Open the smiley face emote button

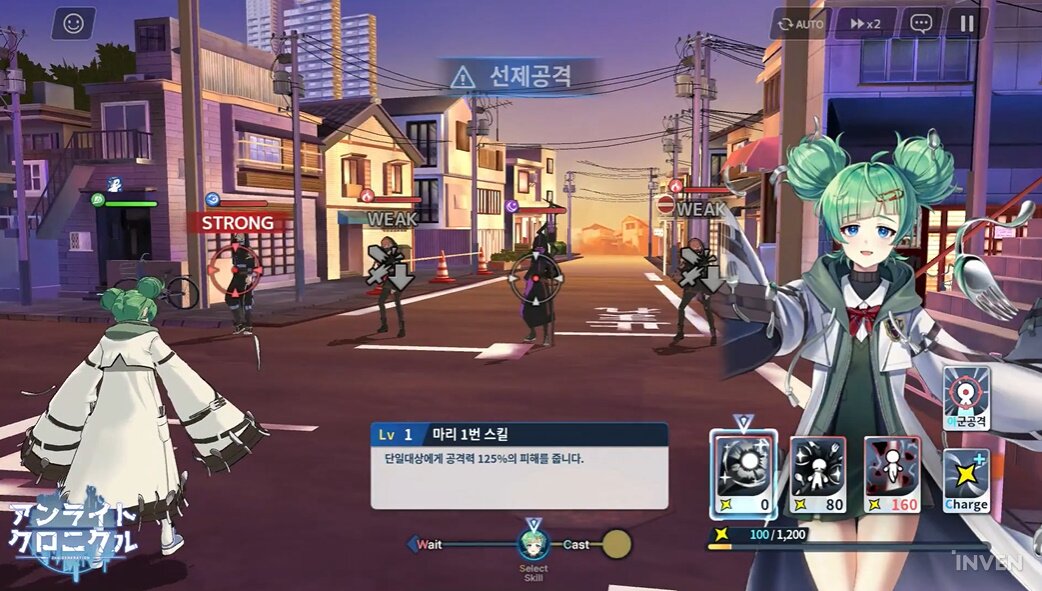pos(73,23)
